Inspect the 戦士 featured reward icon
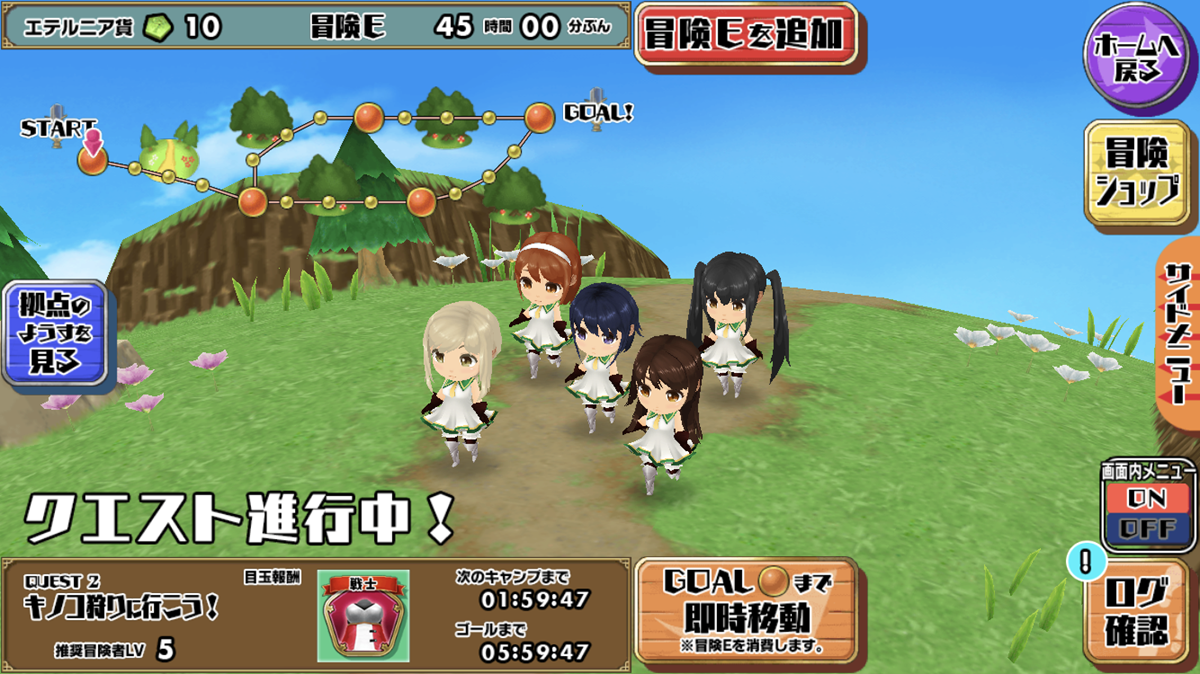The image size is (1200, 674). (x=364, y=616)
